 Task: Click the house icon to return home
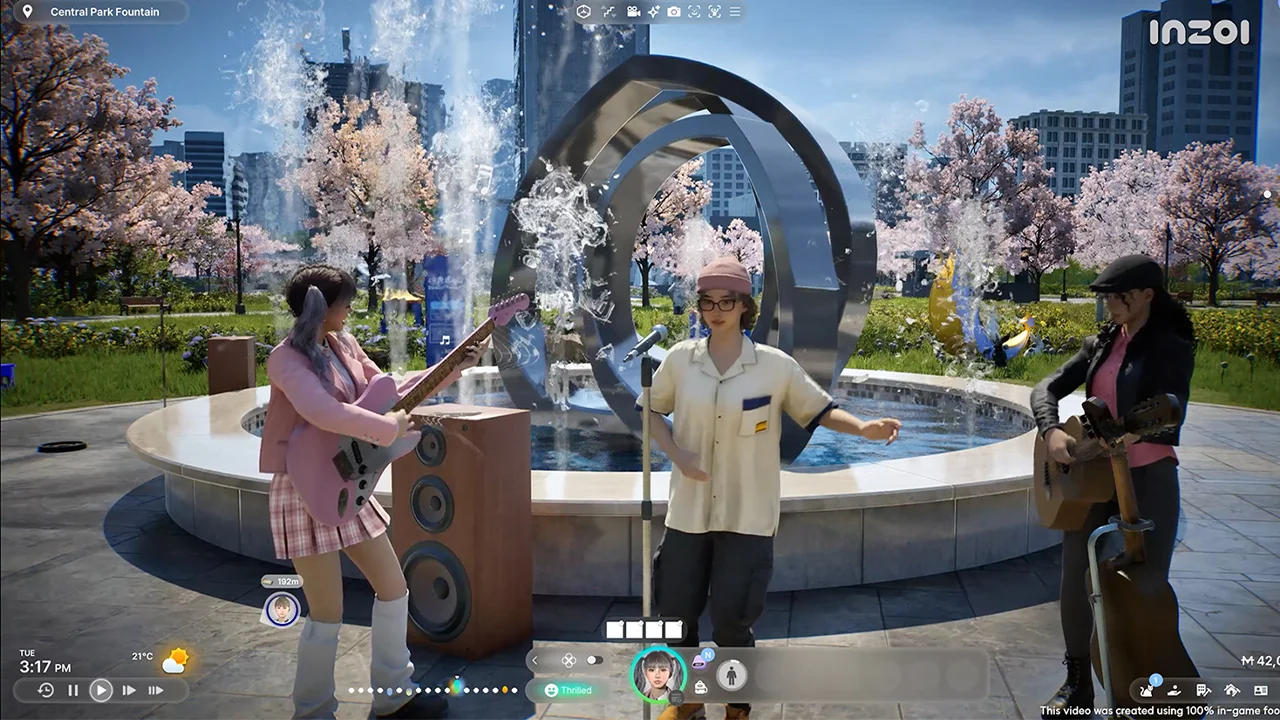tap(1231, 690)
